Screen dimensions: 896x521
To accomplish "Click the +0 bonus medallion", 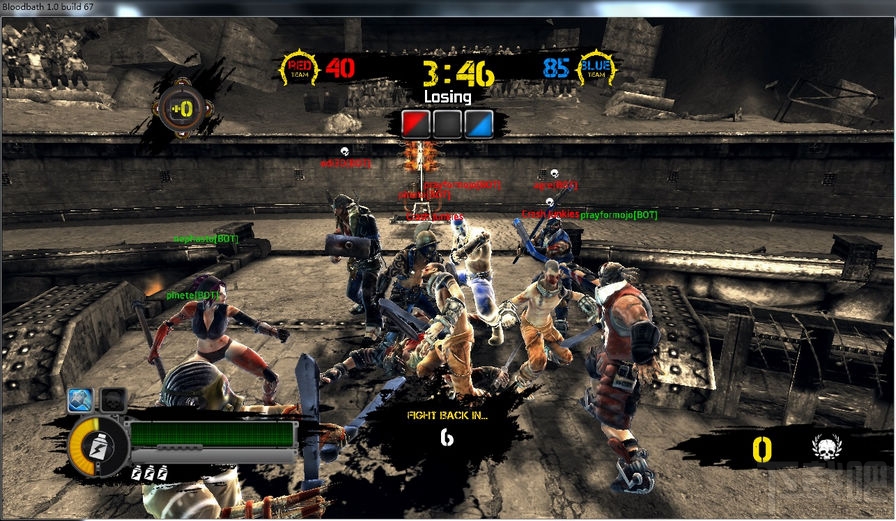I will click(180, 108).
